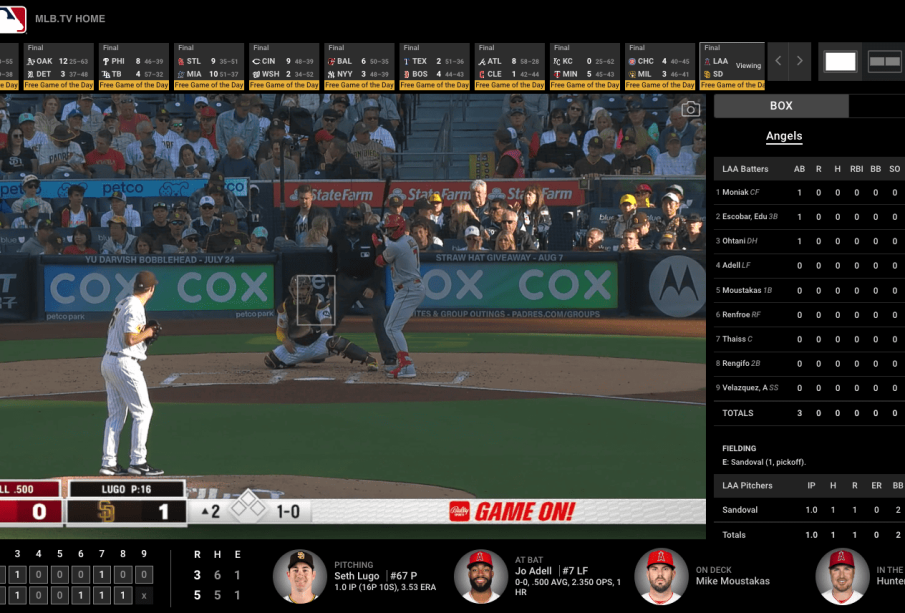Open the ATL vs CLE game tile
Image resolution: width=905 pixels, height=613 pixels.
tap(509, 67)
